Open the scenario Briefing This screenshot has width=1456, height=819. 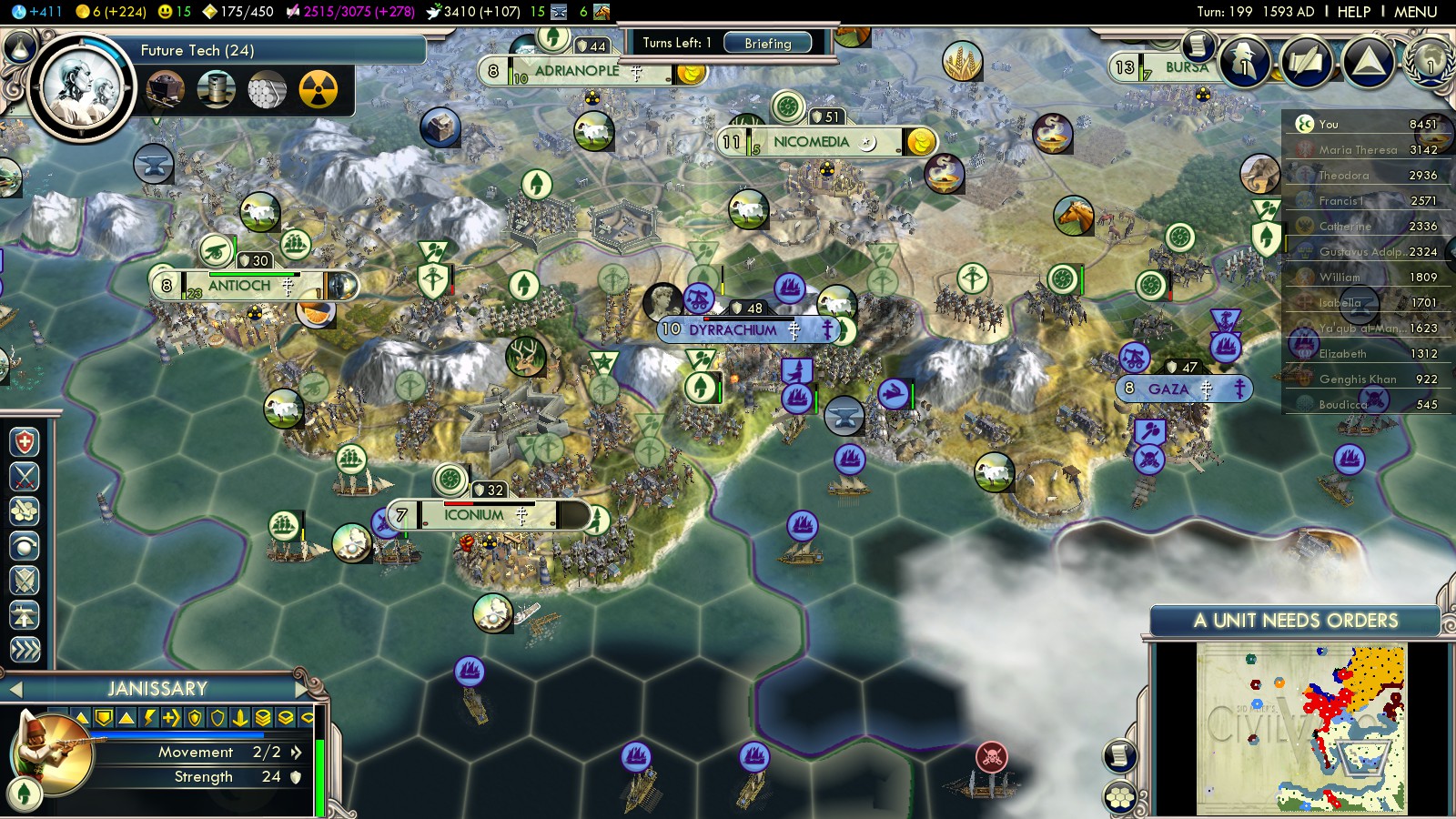(767, 43)
